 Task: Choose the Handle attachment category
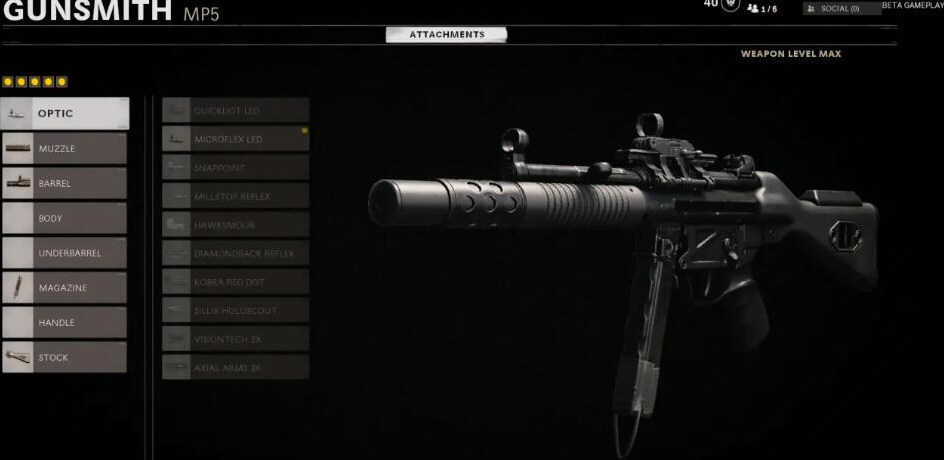tap(65, 322)
